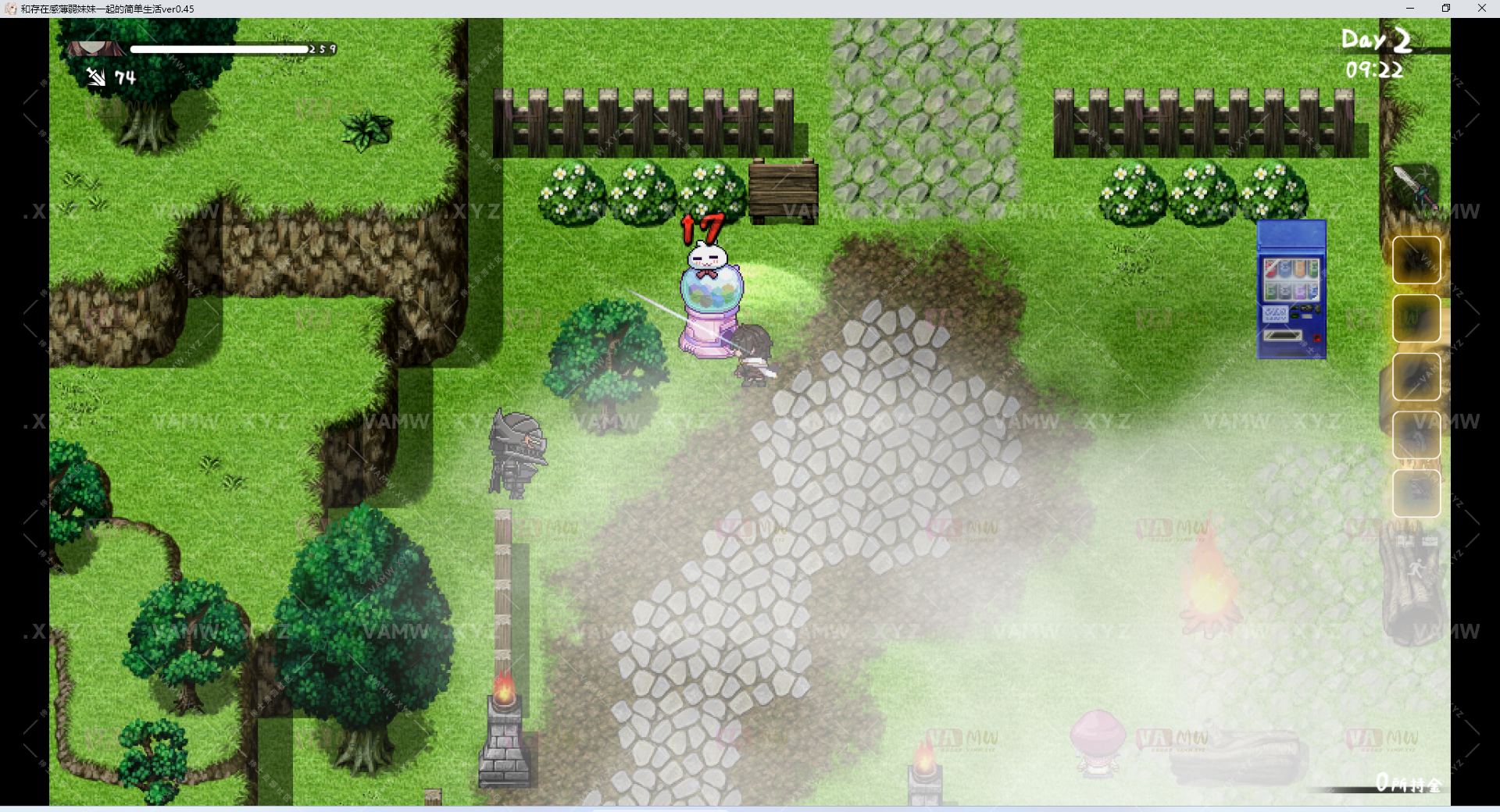Image resolution: width=1500 pixels, height=812 pixels.
Task: Click the blue vending machine
Action: point(1292,287)
